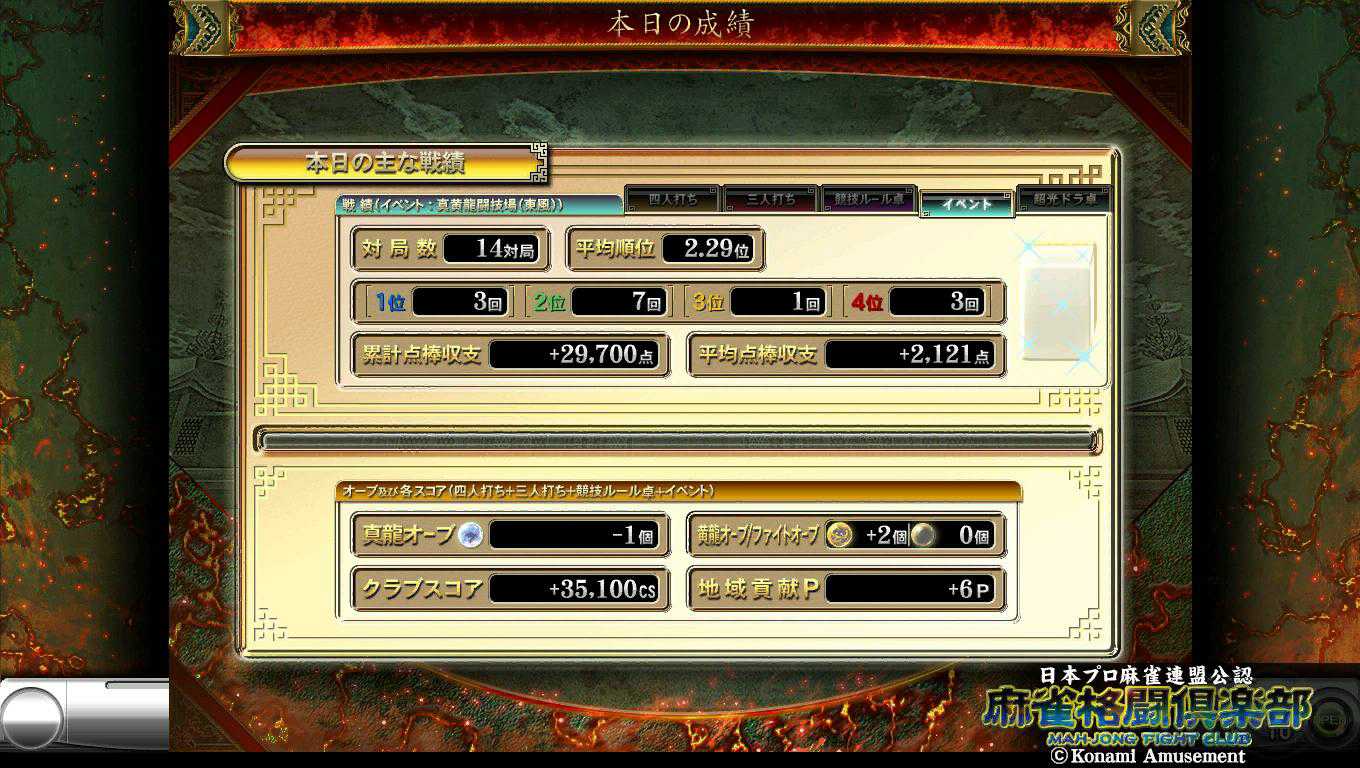
Task: Select the 競技ルール卓 tab
Action: tap(869, 200)
